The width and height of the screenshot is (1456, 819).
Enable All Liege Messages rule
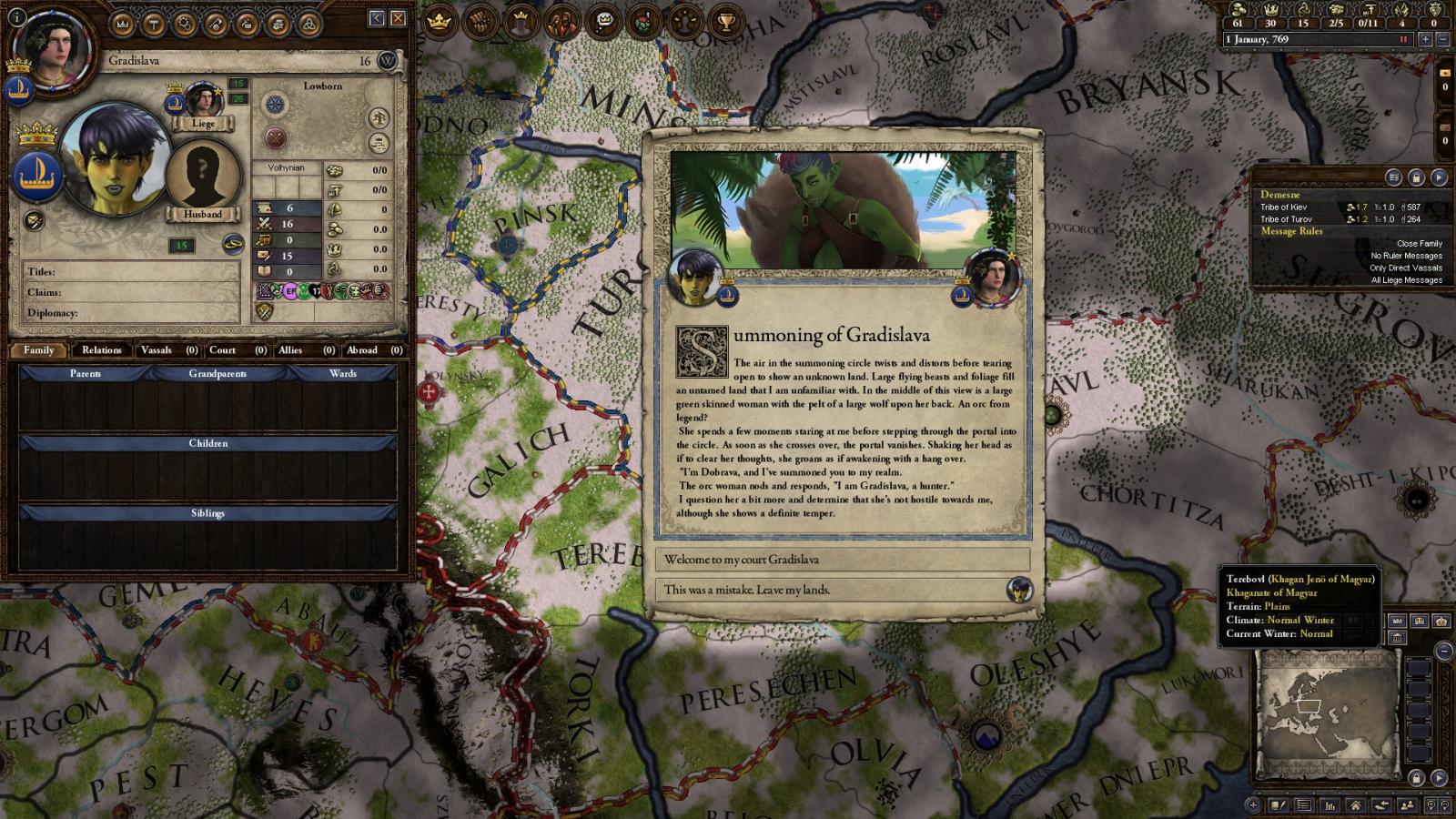(x=1407, y=280)
